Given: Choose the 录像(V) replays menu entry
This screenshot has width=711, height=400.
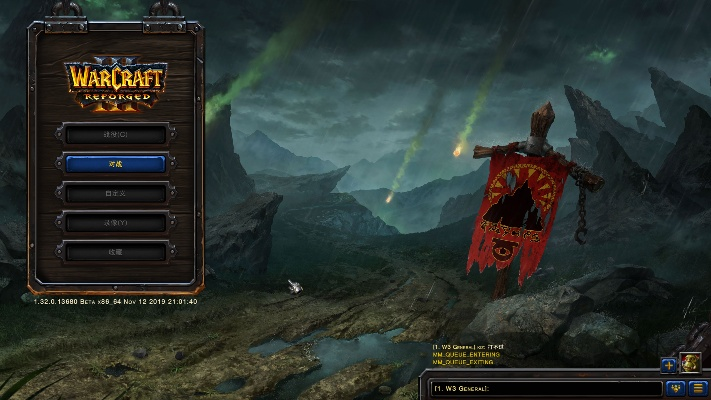Looking at the screenshot, I should 115,222.
